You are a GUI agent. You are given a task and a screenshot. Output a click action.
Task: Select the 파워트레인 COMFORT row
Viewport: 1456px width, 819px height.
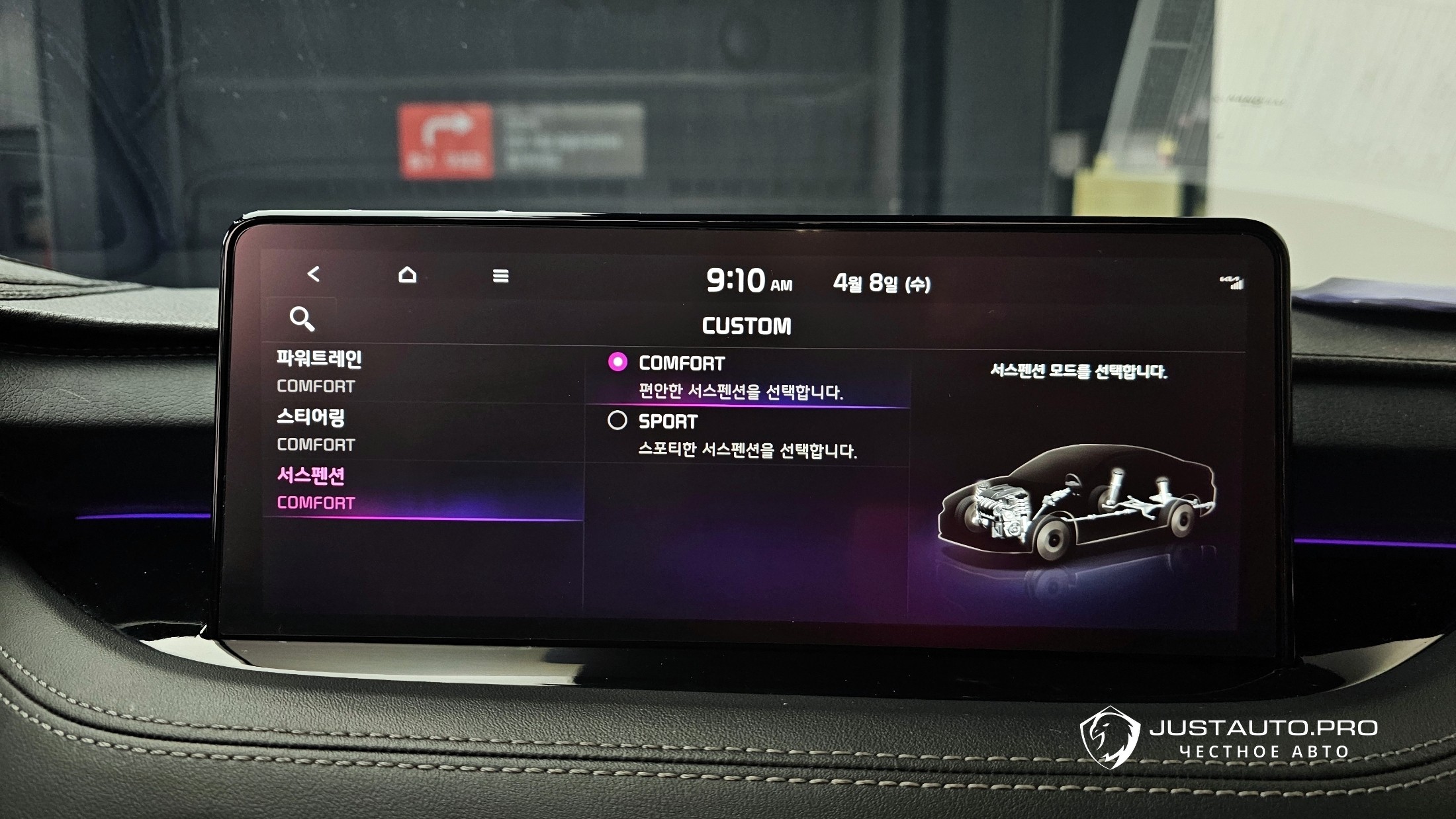(x=424, y=372)
